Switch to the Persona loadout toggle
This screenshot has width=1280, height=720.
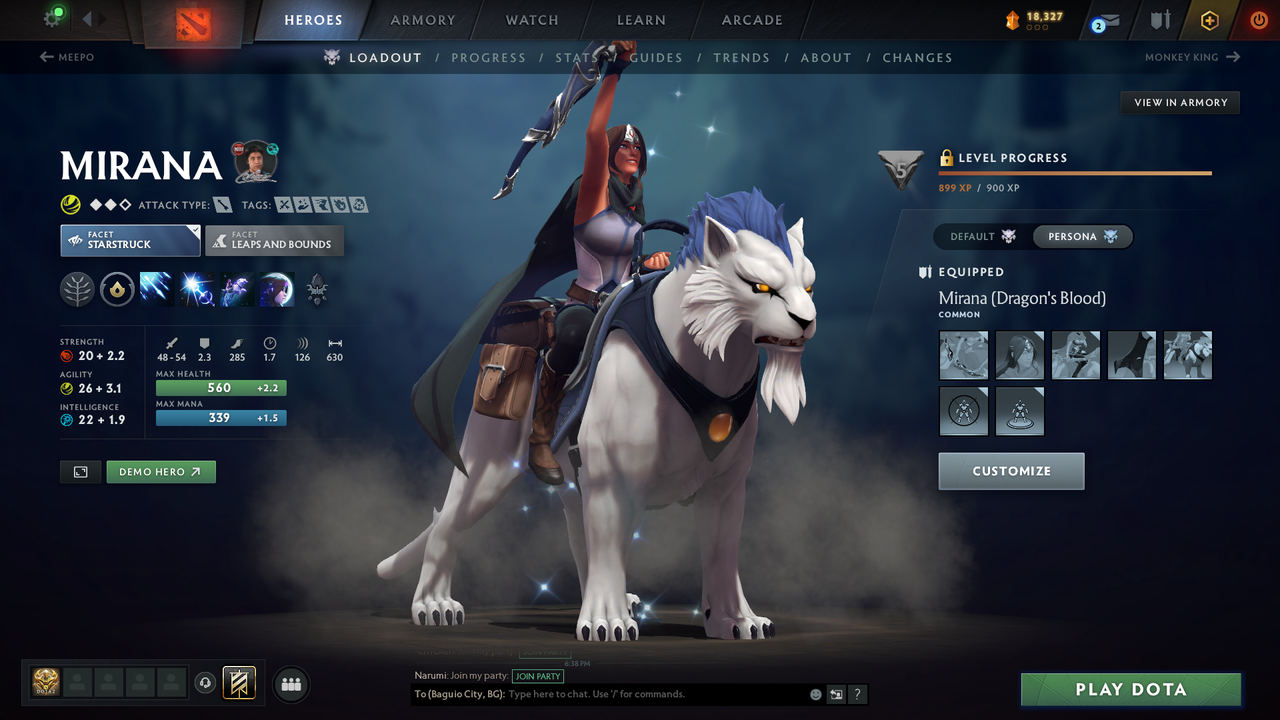pyautogui.click(x=1082, y=236)
